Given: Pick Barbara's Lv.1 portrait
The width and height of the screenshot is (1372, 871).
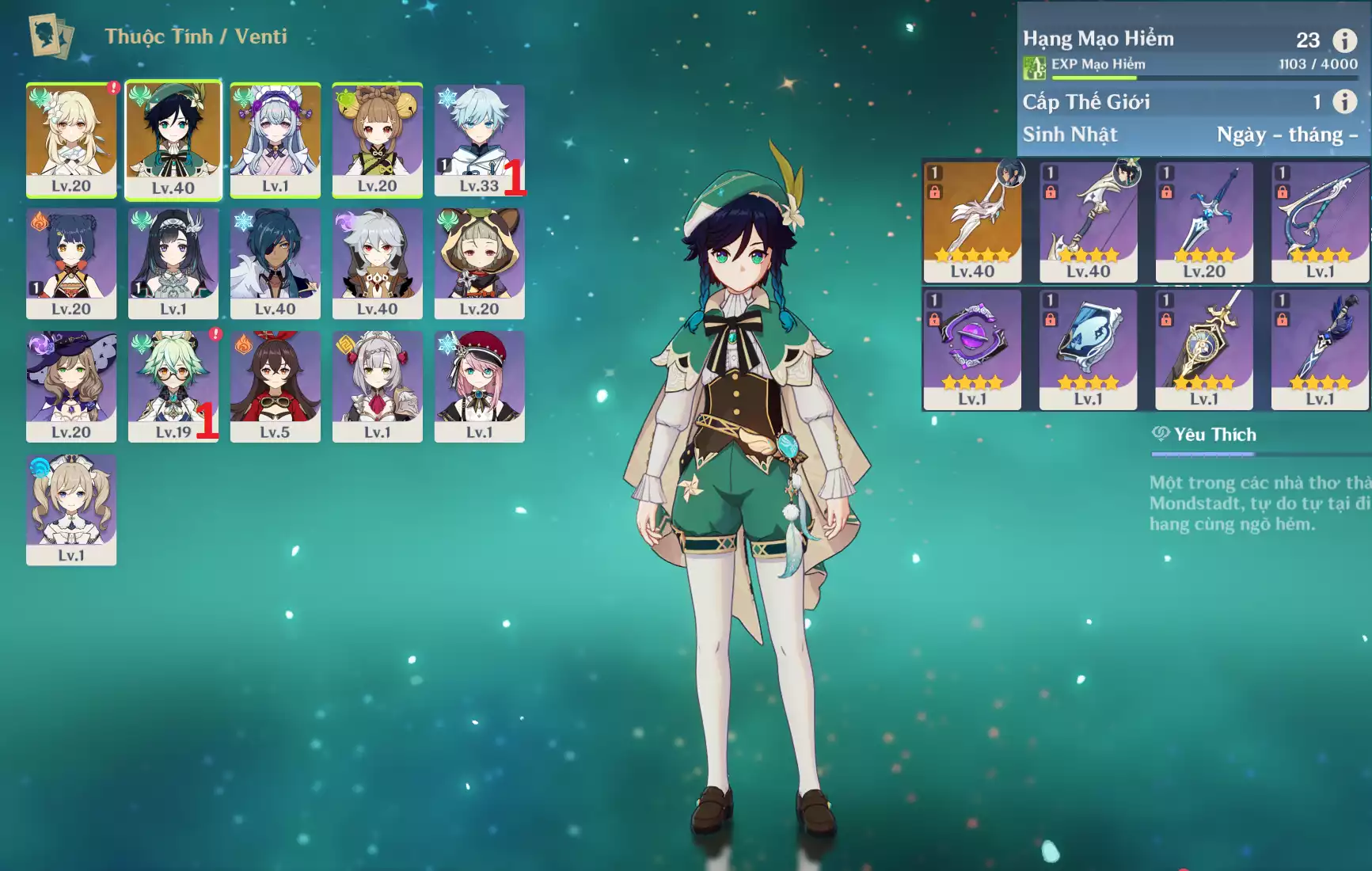Looking at the screenshot, I should (71, 509).
